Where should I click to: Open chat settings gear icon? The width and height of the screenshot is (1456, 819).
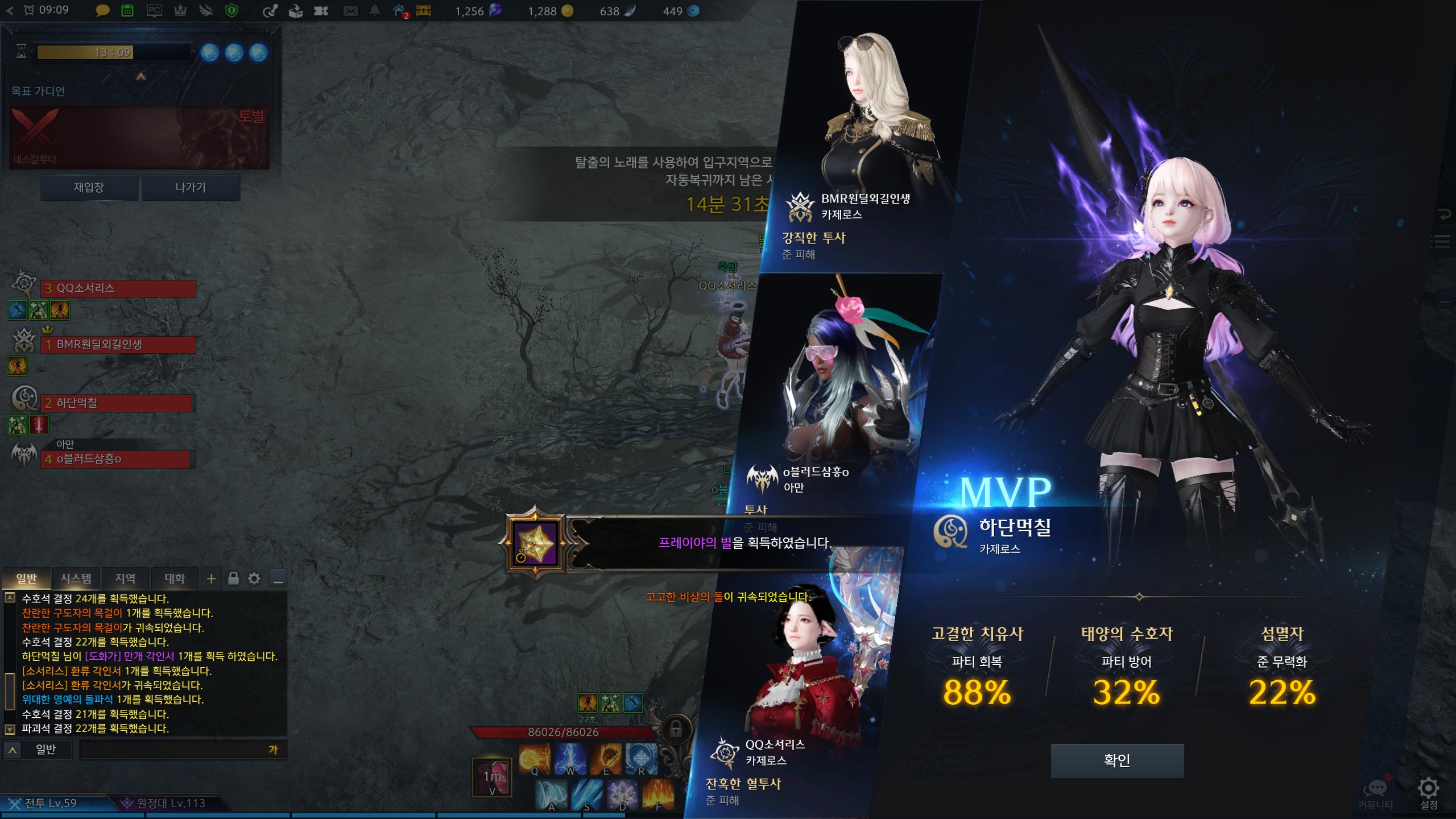(x=254, y=578)
